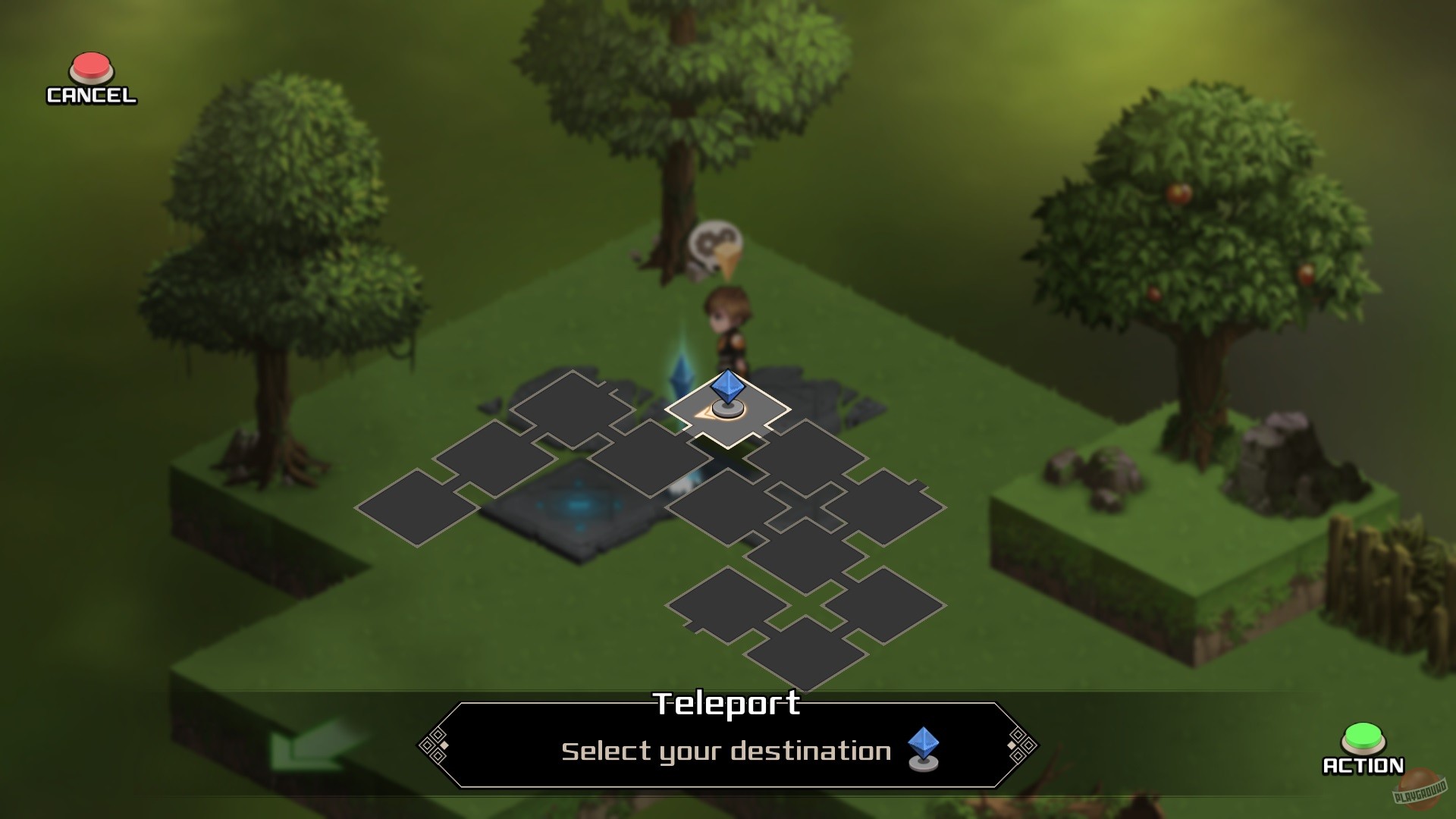Click the Teleport title text
The width and height of the screenshot is (1456, 819).
pyautogui.click(x=727, y=705)
